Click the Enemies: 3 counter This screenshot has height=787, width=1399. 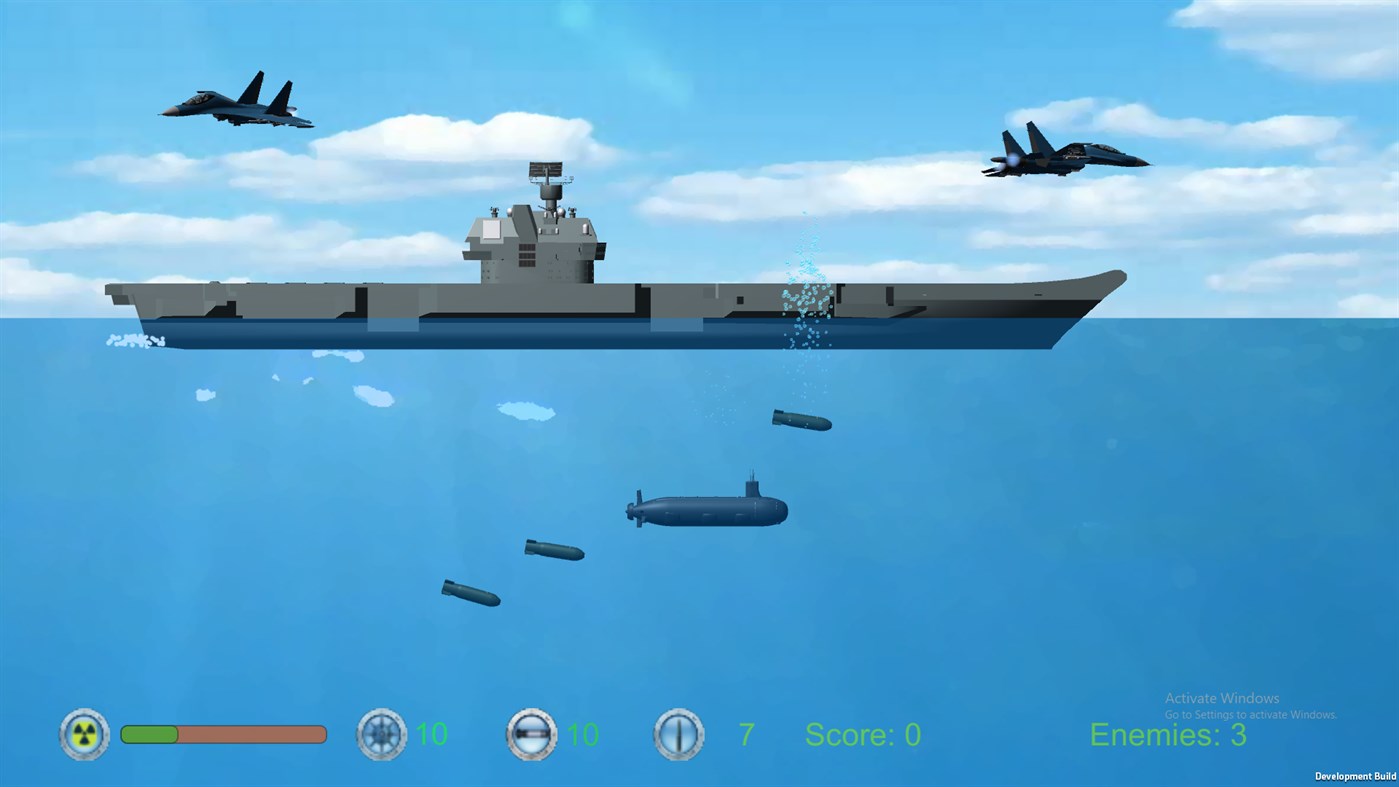(x=1168, y=734)
